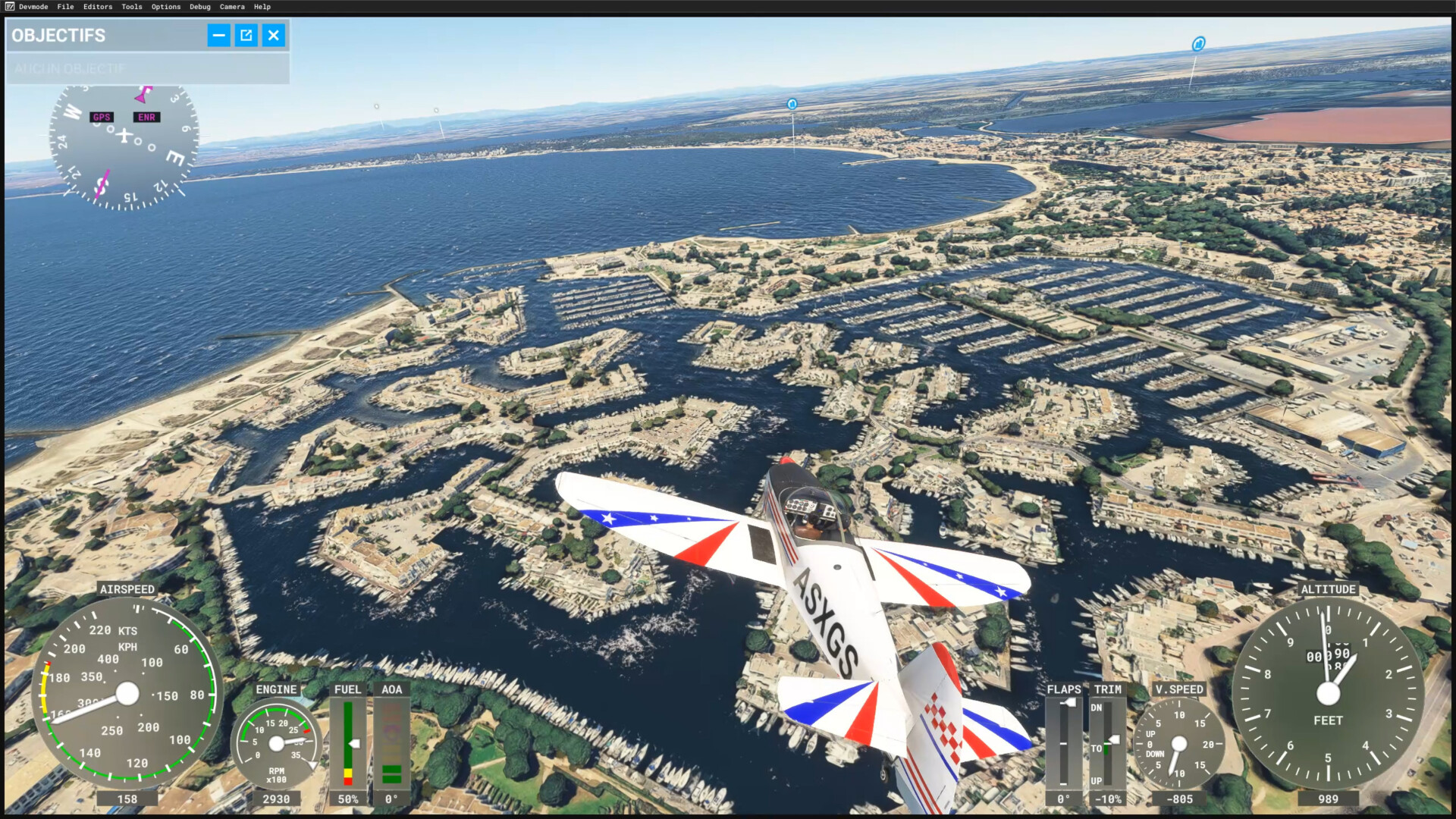Screen dimensions: 1456x819
Task: Minimize the Objectifs panel
Action: (218, 35)
